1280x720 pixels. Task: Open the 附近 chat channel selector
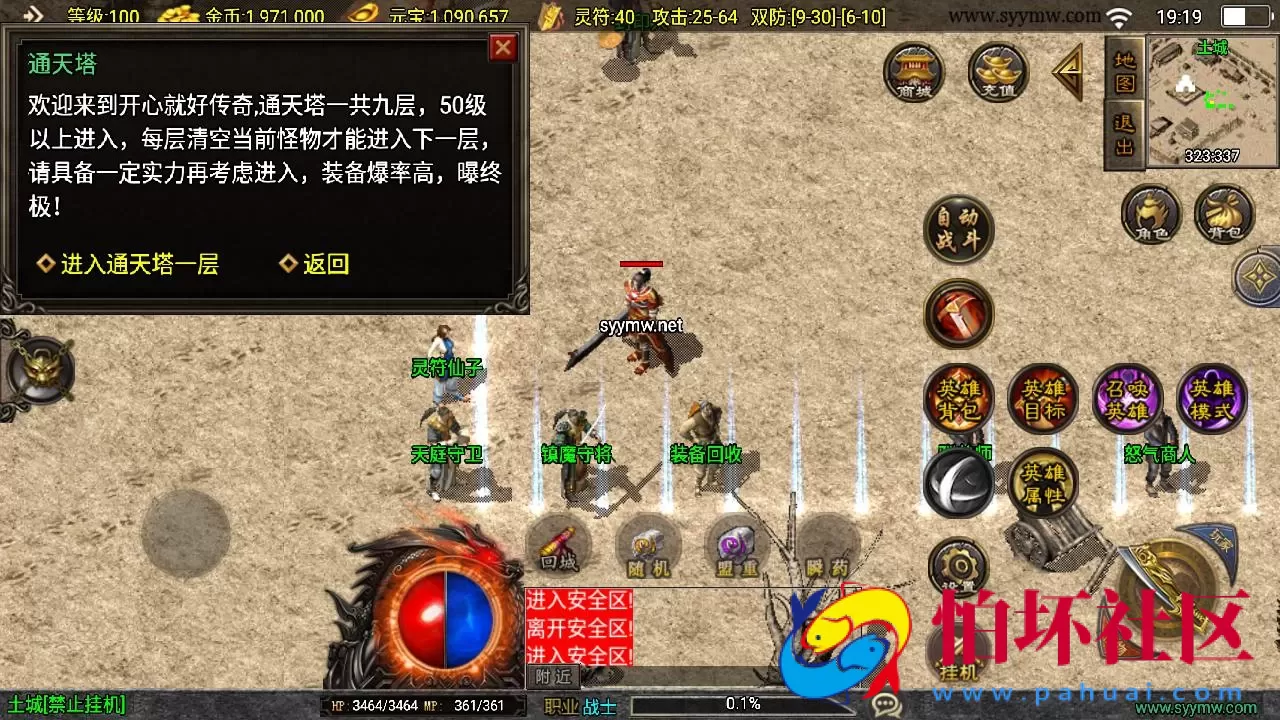pos(554,676)
